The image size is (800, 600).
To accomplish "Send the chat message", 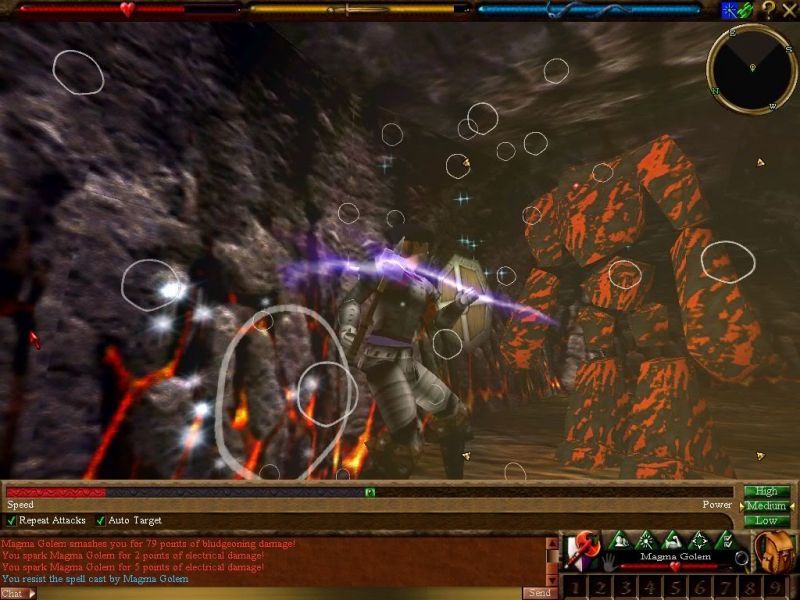I will pos(538,593).
